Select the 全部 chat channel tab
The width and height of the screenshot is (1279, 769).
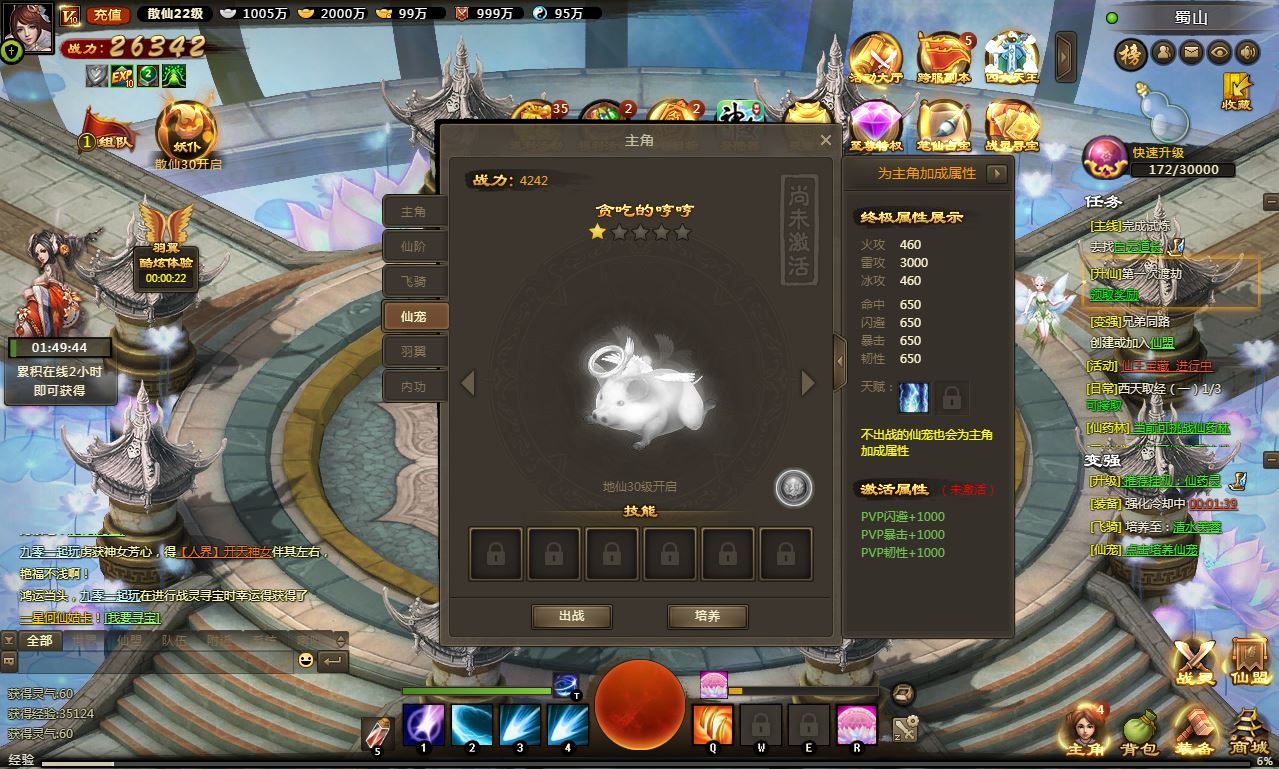point(39,640)
